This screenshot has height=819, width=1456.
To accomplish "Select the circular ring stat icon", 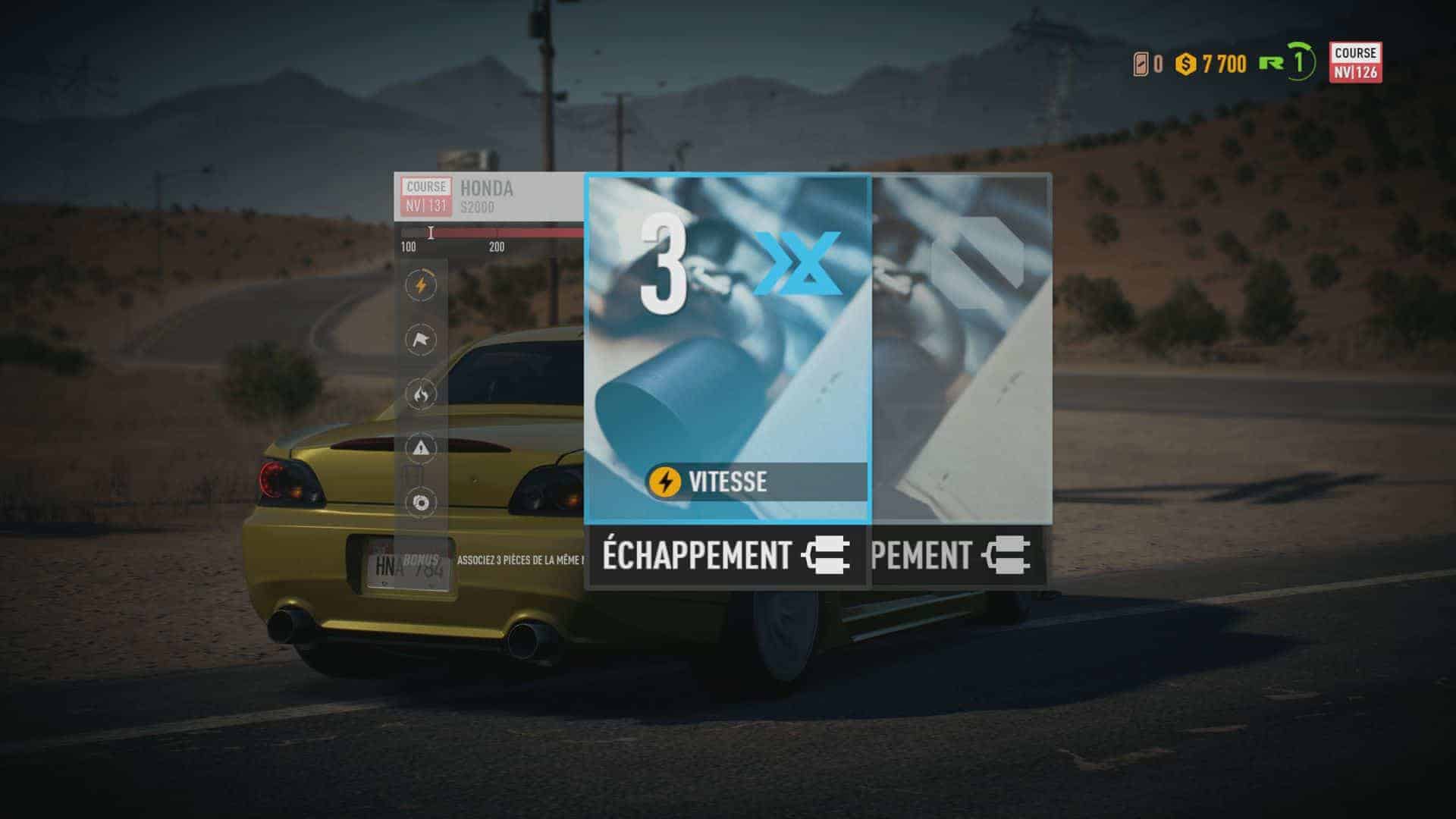I will coord(421,502).
